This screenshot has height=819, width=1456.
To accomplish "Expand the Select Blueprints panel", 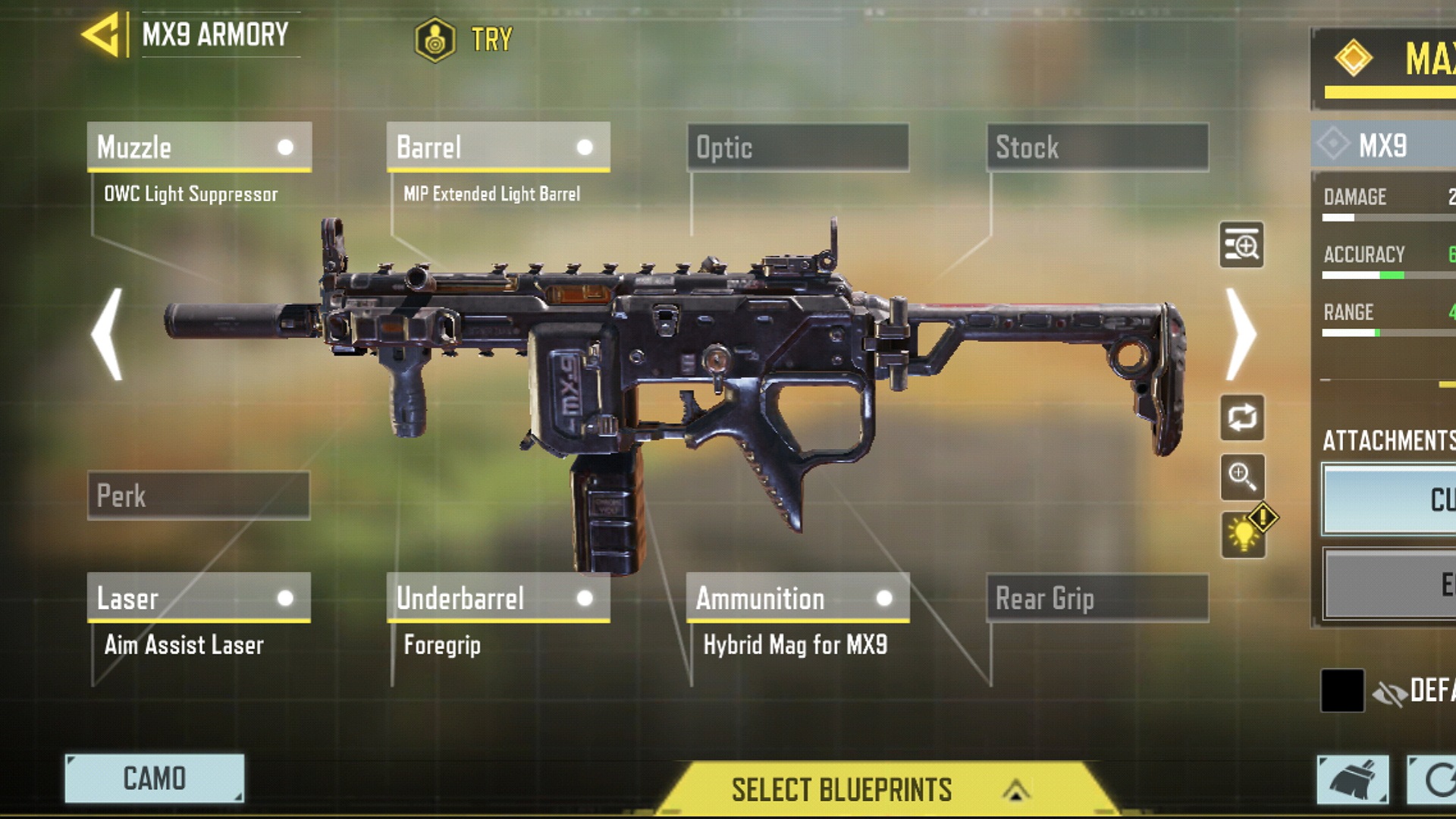I will 880,789.
